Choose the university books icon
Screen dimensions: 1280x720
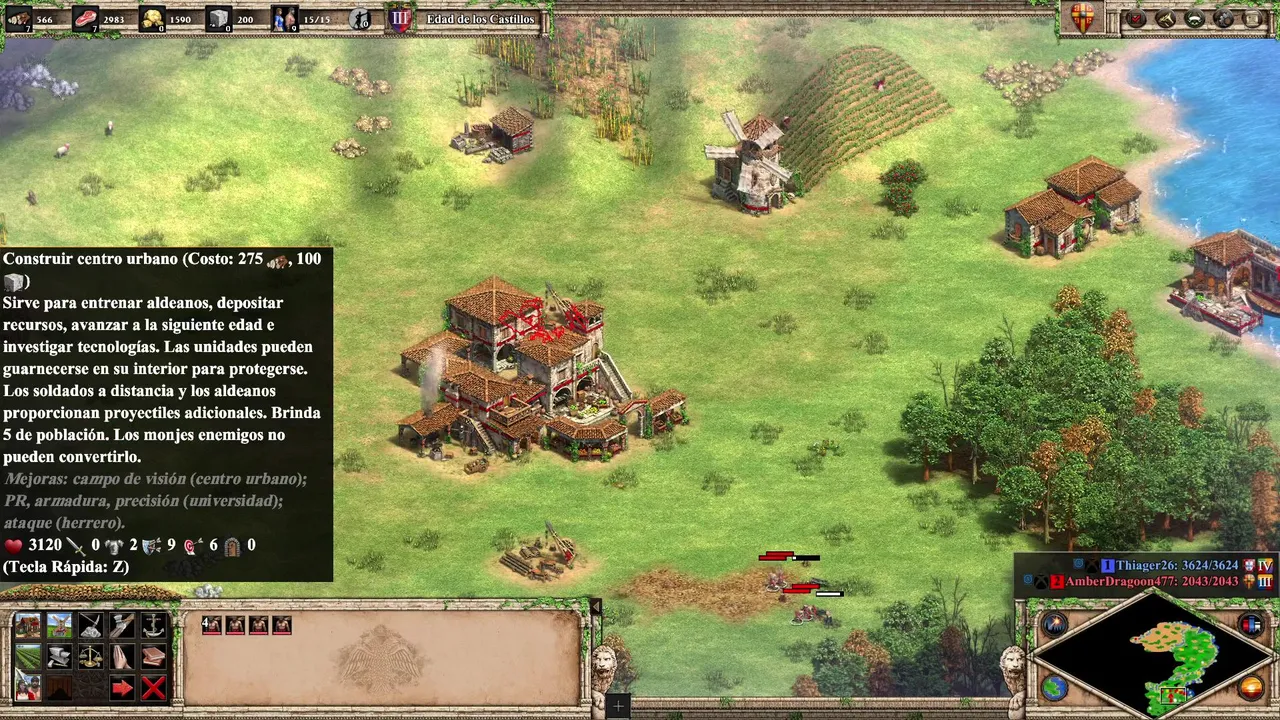tap(153, 657)
